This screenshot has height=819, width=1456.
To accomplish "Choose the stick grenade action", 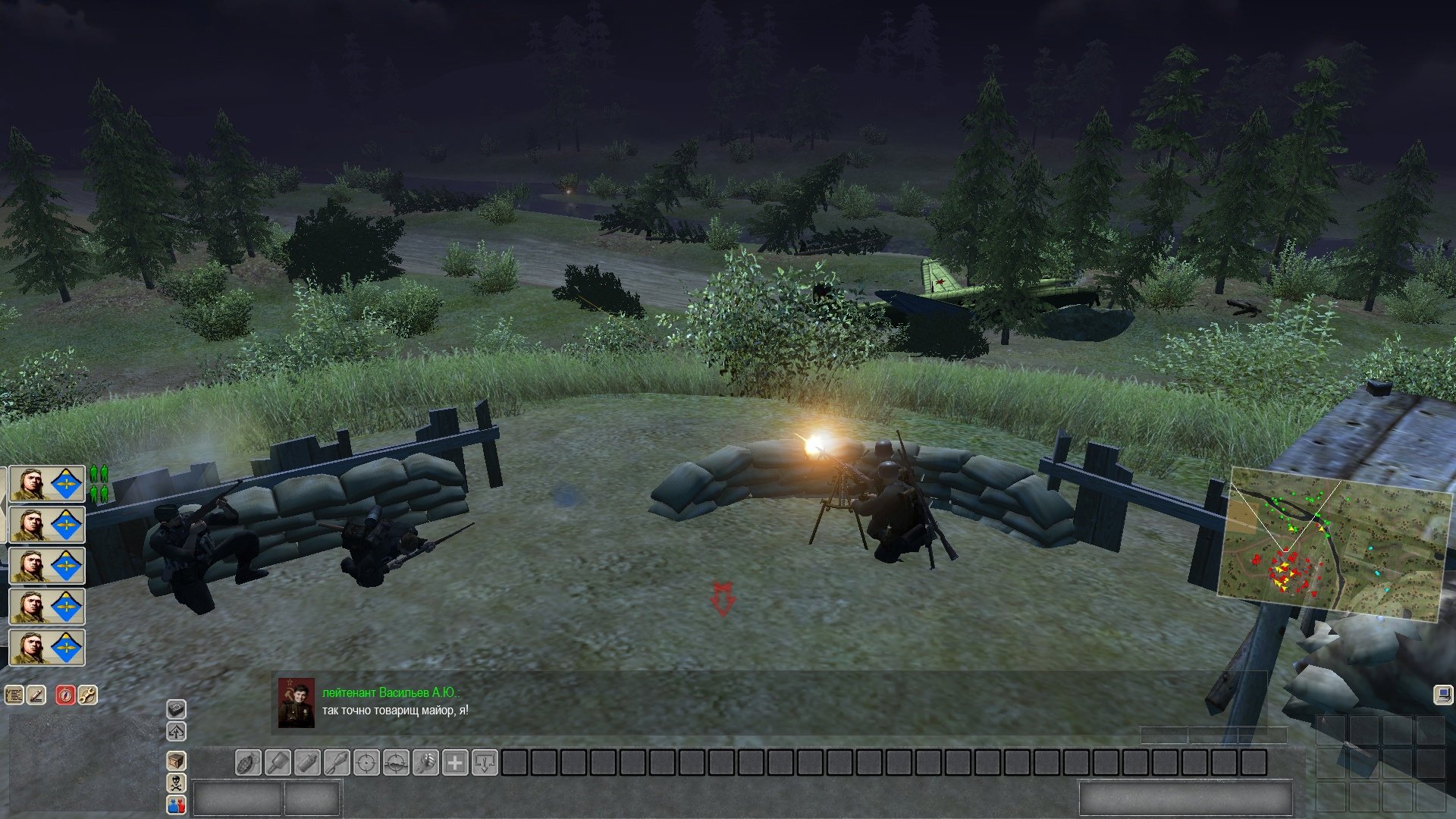I will pyautogui.click(x=278, y=762).
